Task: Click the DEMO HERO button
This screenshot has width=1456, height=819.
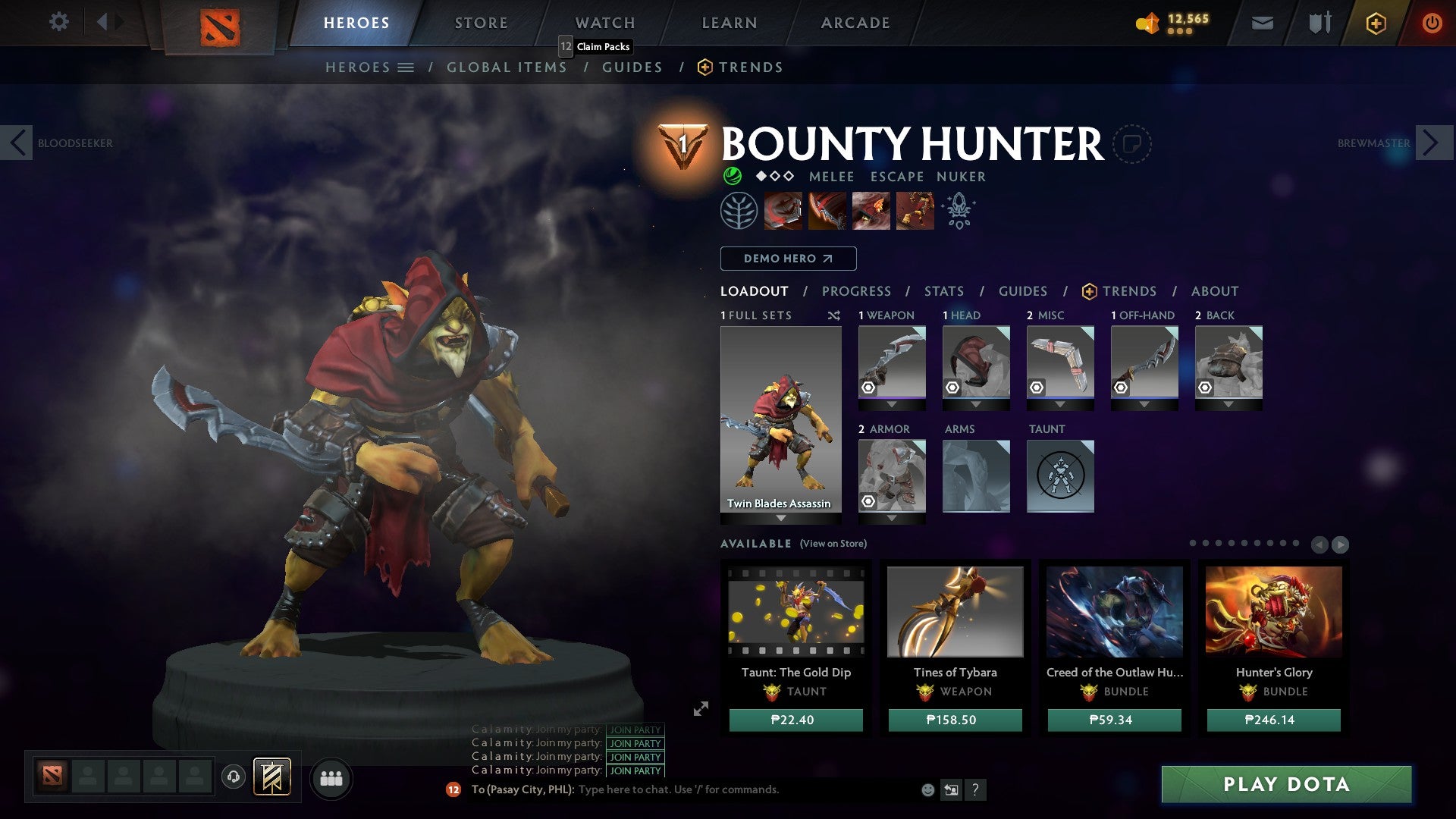Action: pos(786,258)
